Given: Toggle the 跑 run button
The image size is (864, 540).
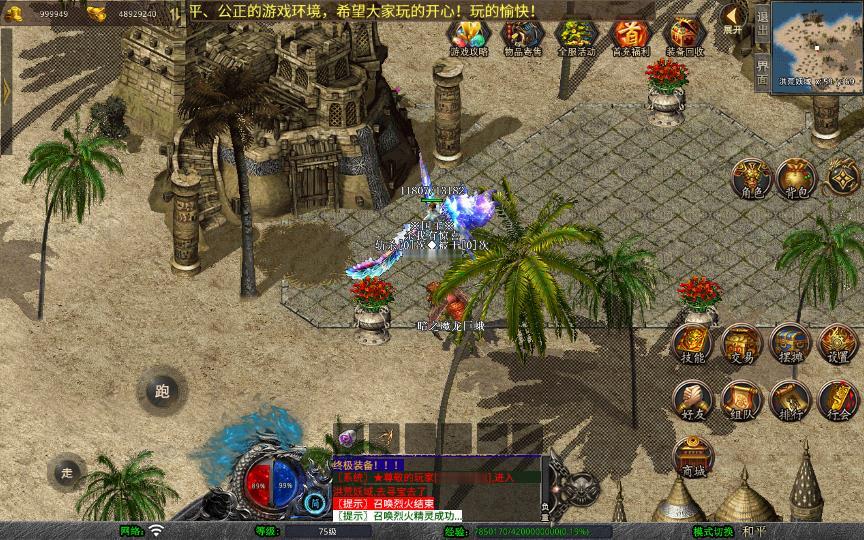Looking at the screenshot, I should tap(161, 392).
